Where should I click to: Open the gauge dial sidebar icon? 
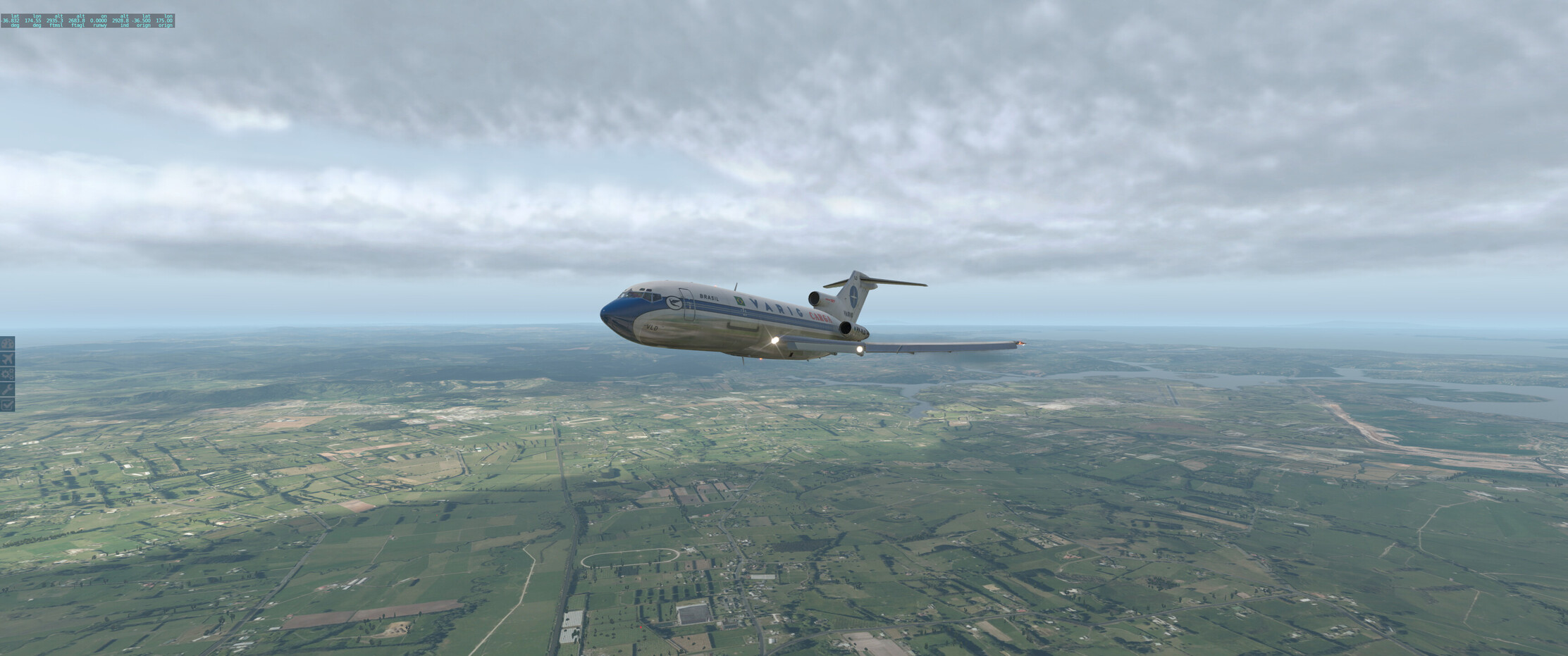pos(7,343)
